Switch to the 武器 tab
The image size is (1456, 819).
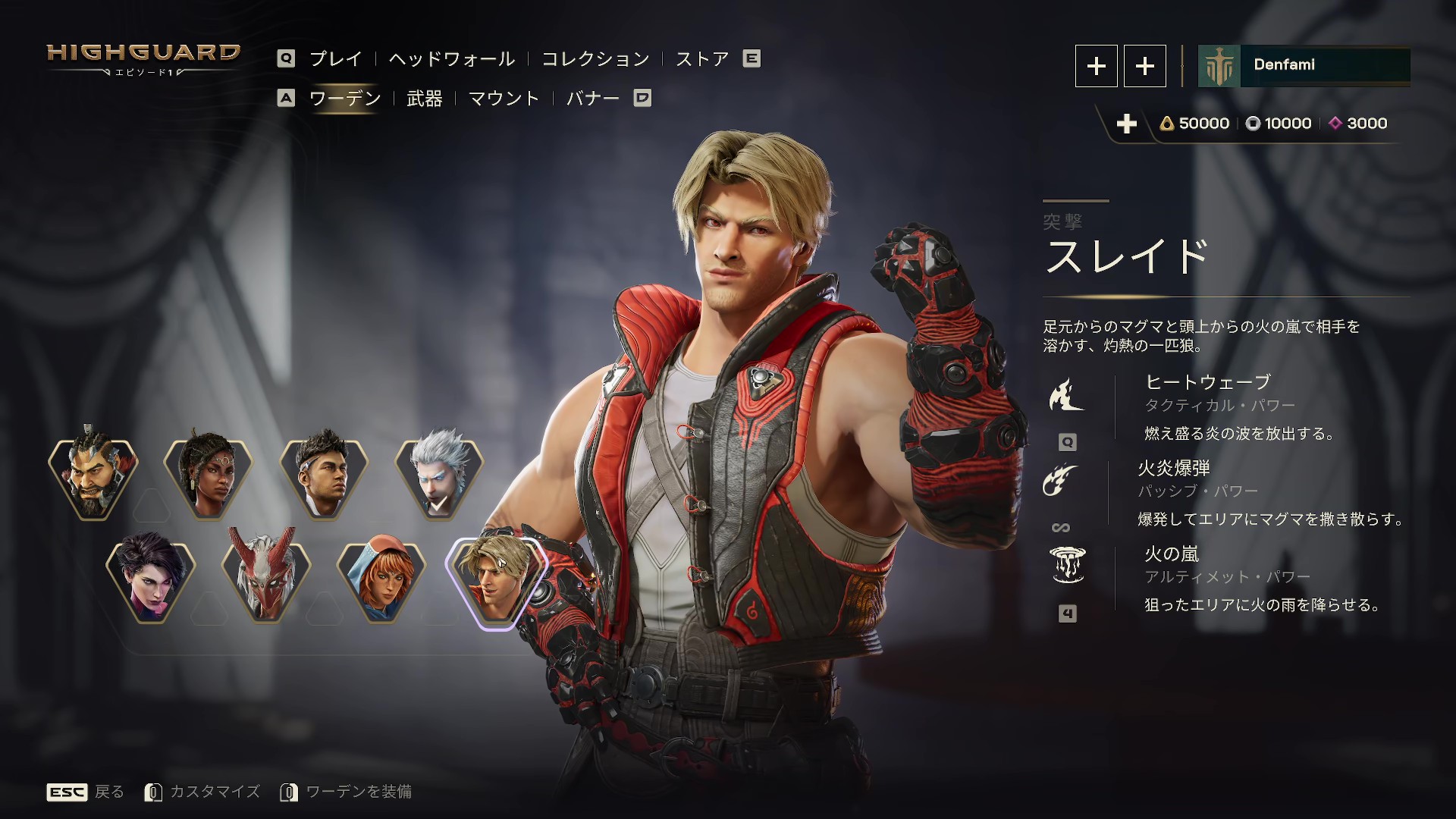(425, 99)
